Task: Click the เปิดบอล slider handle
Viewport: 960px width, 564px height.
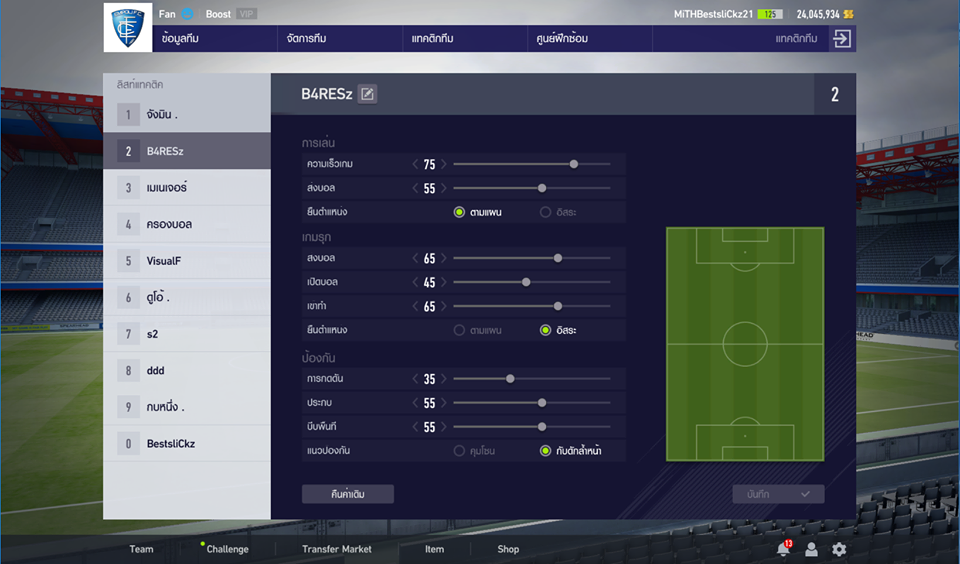Action: point(526,282)
